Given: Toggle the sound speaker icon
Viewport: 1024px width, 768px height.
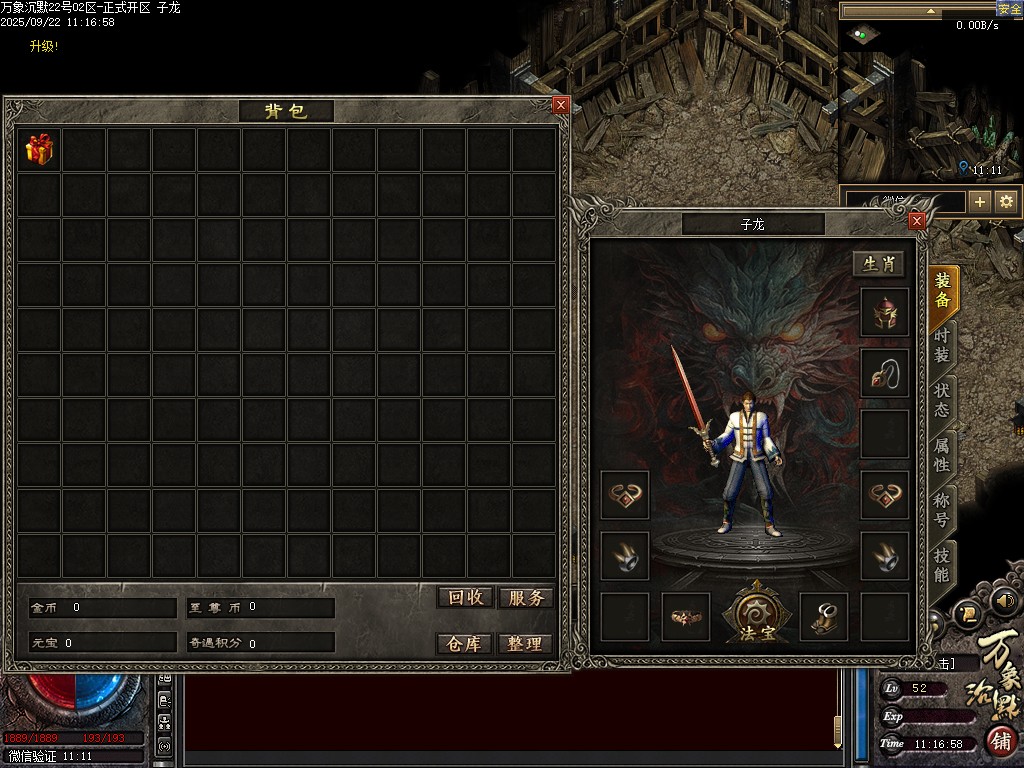Looking at the screenshot, I should click(x=1004, y=601).
